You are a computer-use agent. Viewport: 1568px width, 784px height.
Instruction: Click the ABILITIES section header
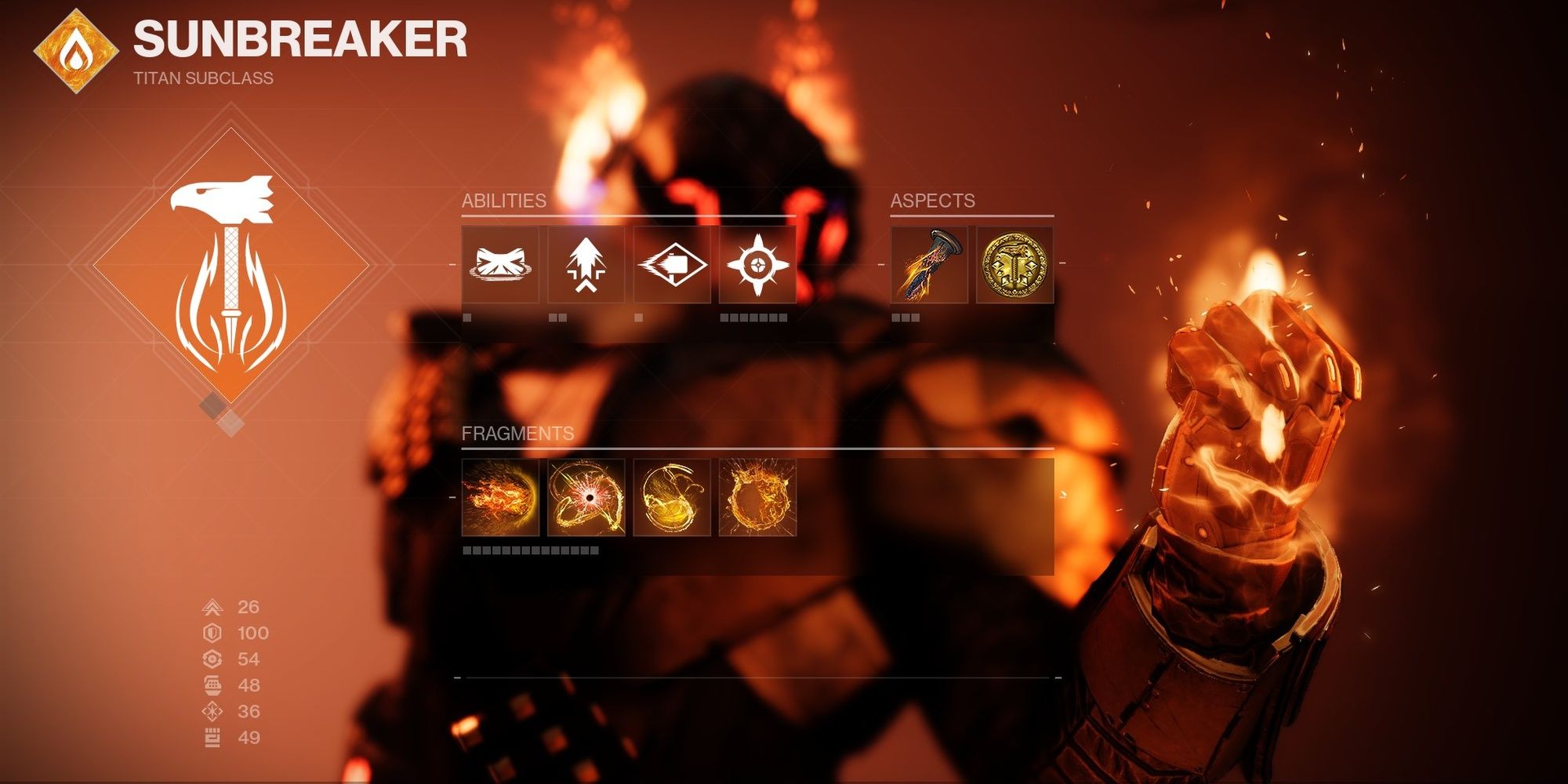[506, 201]
